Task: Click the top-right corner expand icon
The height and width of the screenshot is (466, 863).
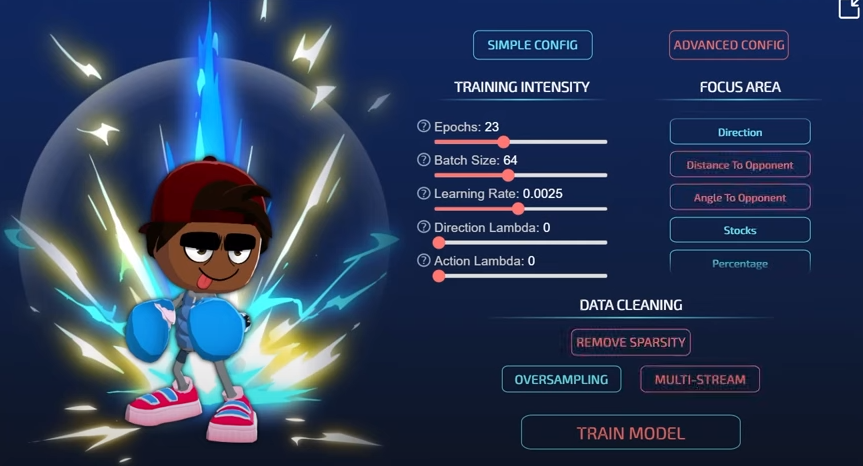Action: point(851,8)
